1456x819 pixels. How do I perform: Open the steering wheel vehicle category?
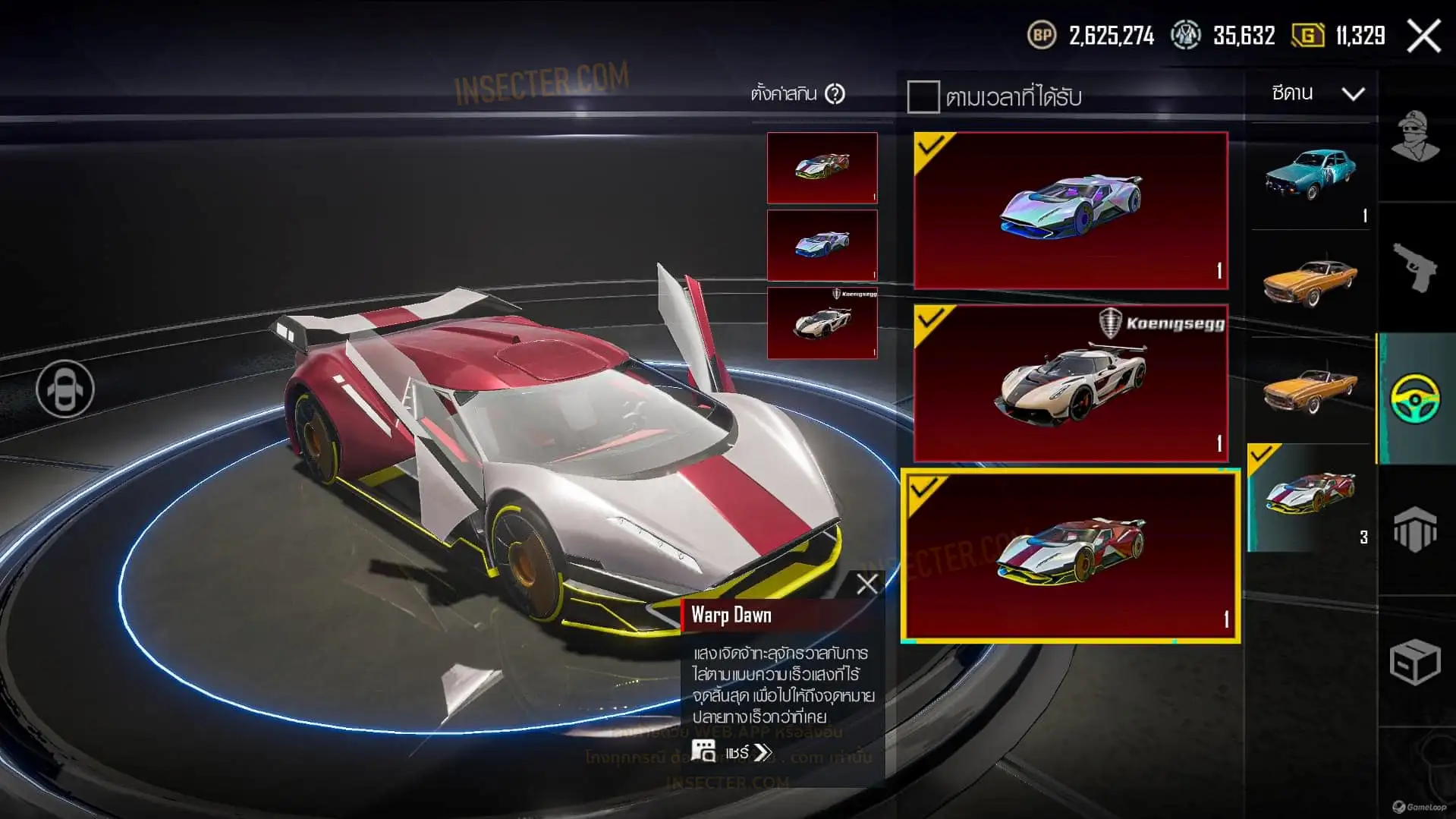coord(1415,398)
